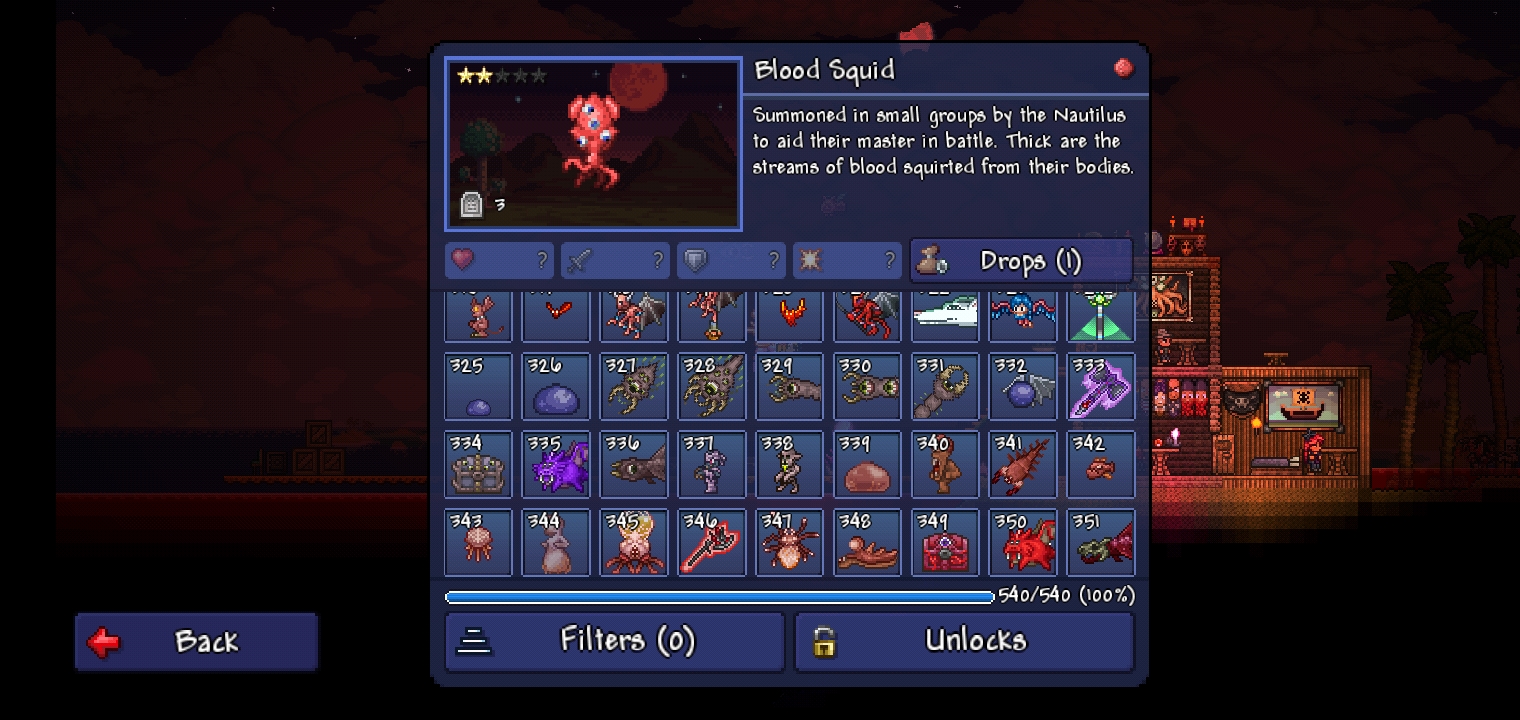Choose bestiary entry number 326

(x=556, y=386)
